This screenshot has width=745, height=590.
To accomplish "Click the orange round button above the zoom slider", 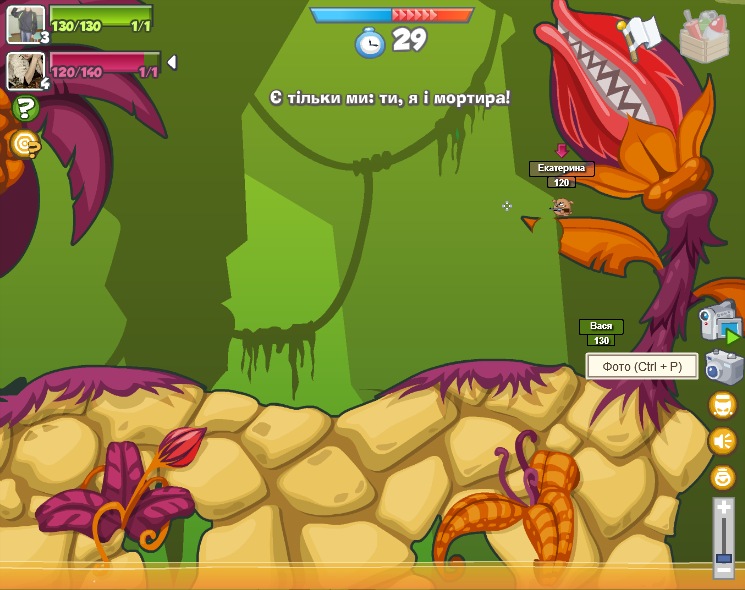I will 722,477.
